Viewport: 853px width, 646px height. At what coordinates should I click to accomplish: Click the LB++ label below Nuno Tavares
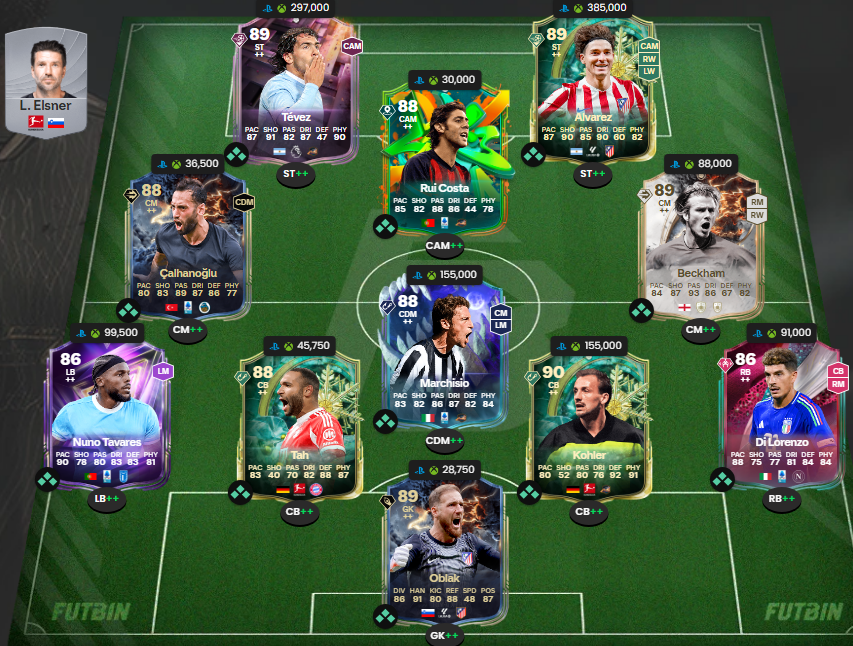tap(107, 500)
